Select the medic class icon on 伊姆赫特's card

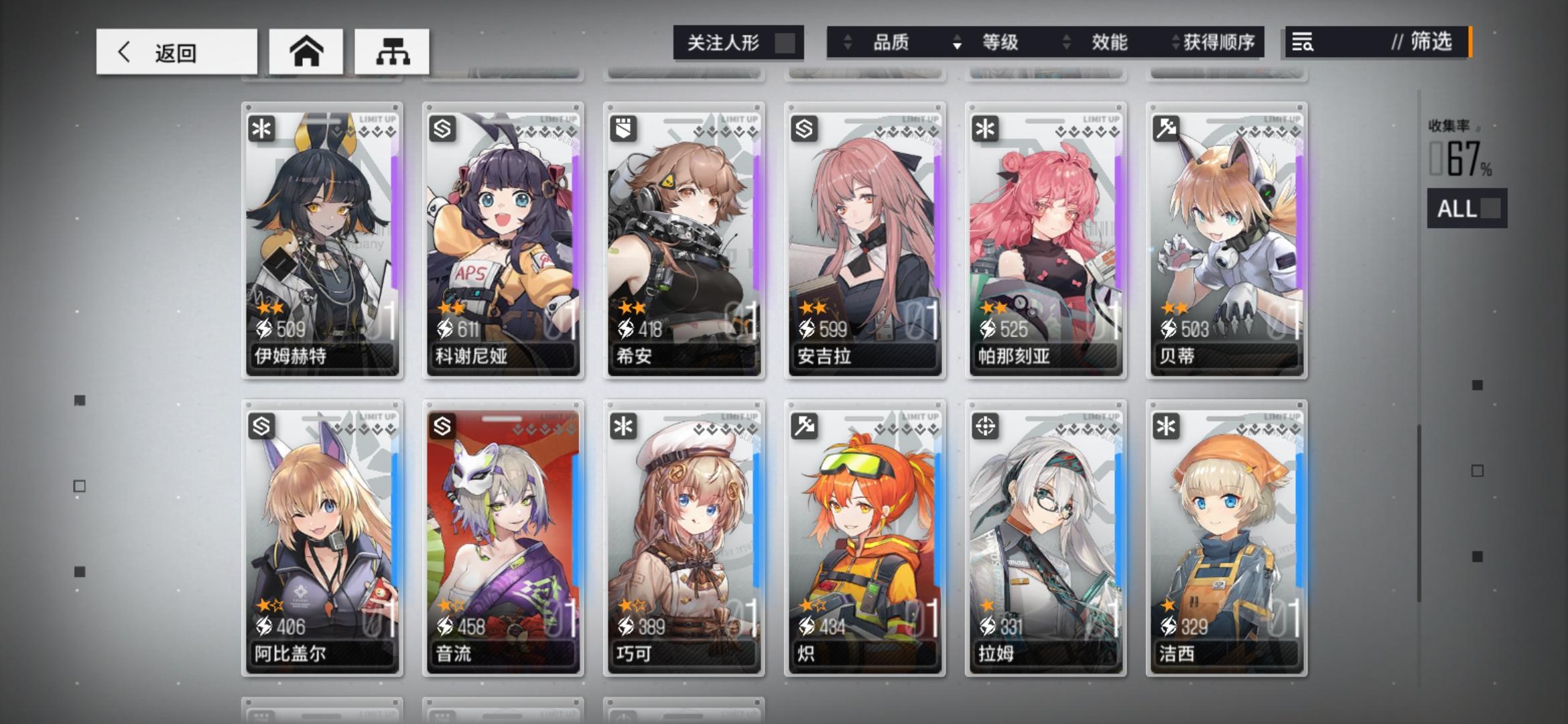(261, 128)
